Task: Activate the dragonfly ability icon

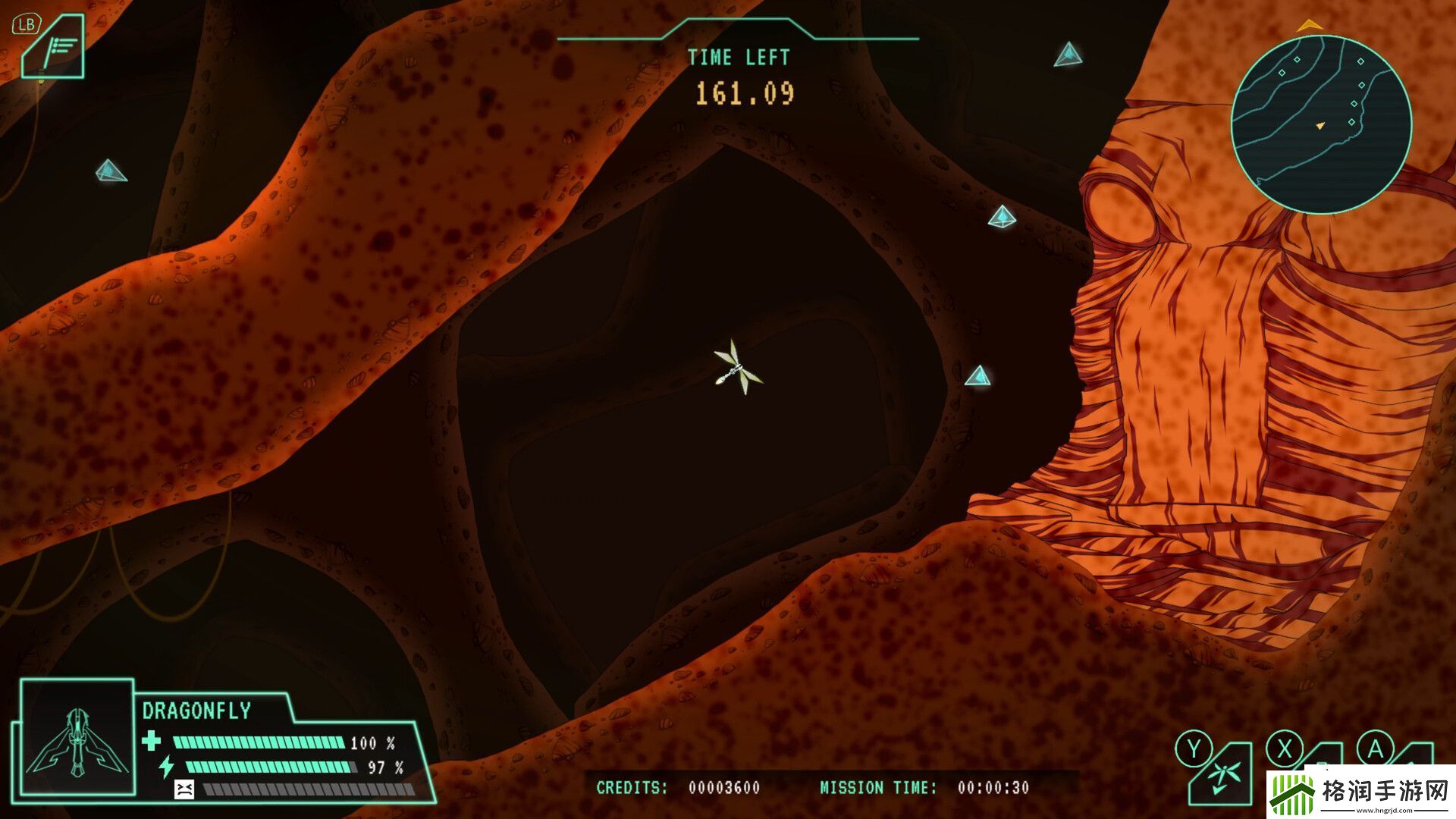Action: pos(1222,776)
